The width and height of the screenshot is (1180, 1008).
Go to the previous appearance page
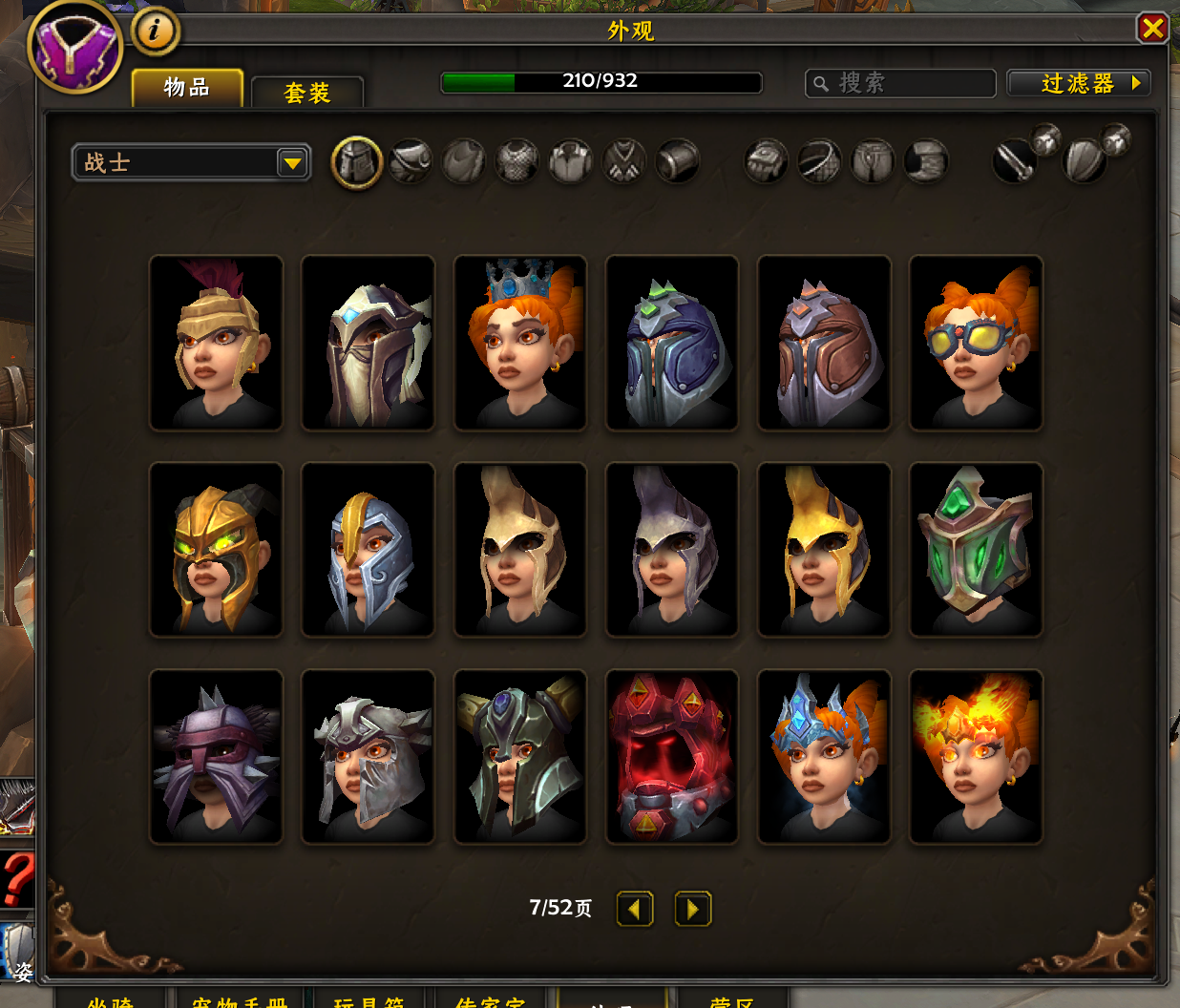[635, 909]
